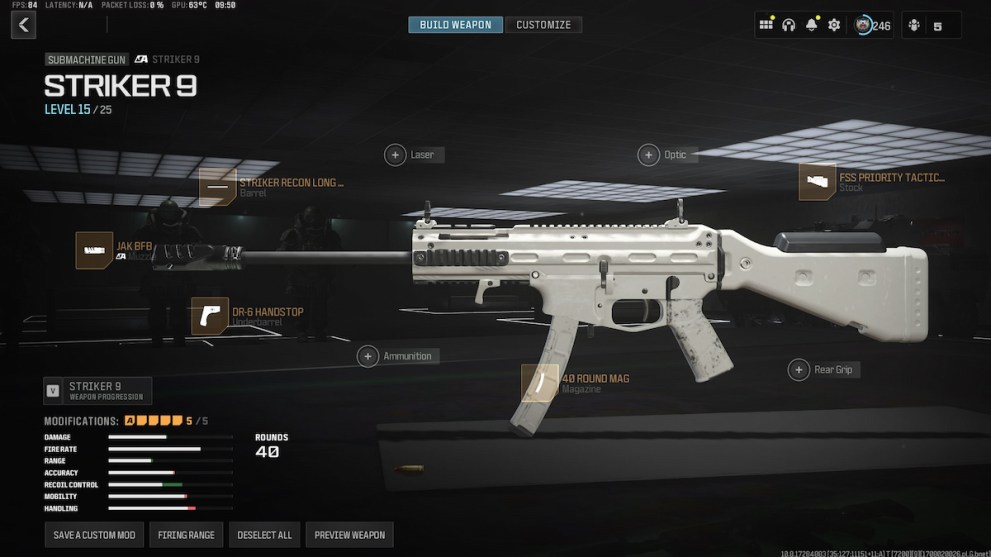Preview the weapon

[x=349, y=535]
